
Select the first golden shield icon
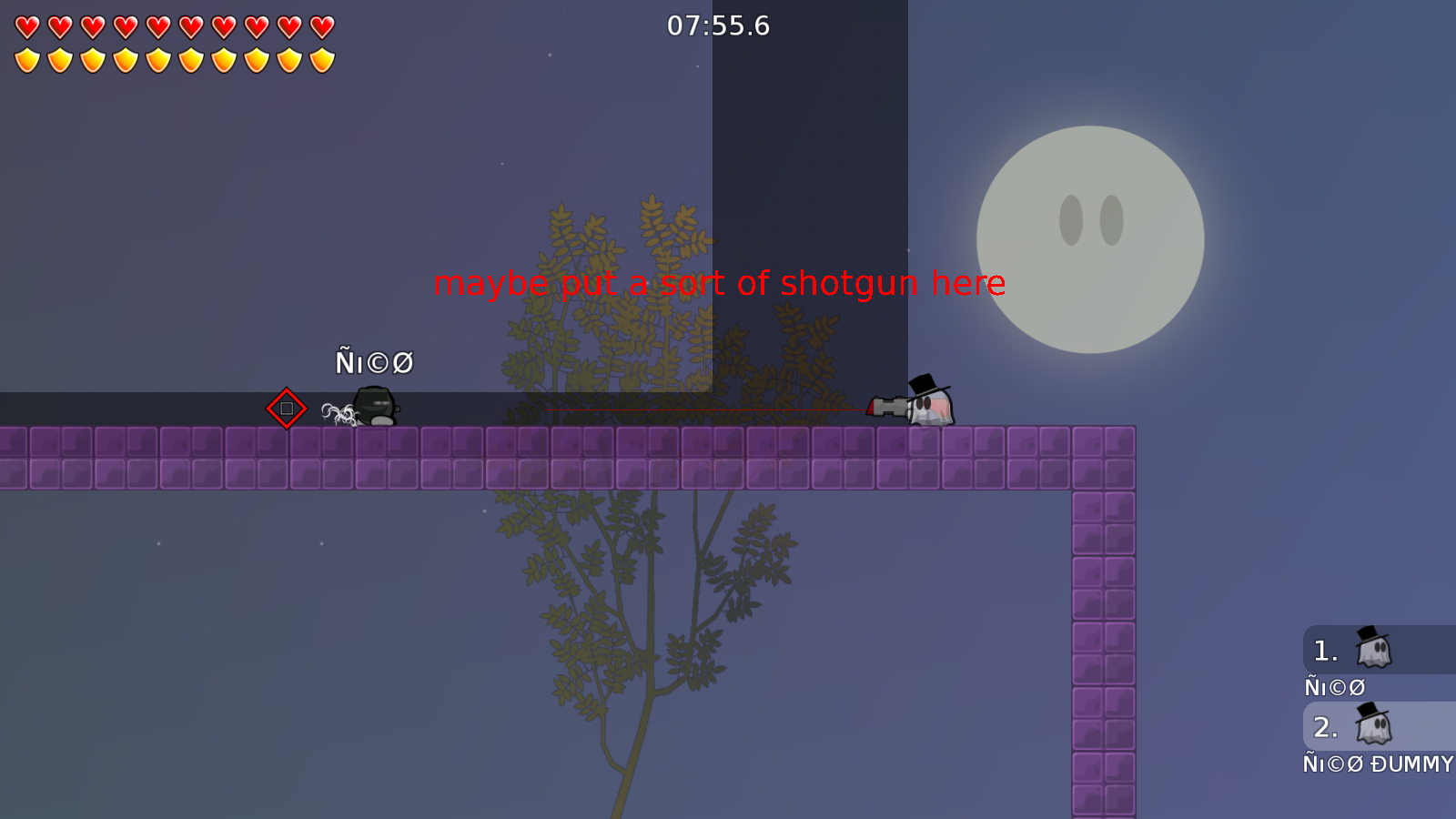(x=25, y=59)
